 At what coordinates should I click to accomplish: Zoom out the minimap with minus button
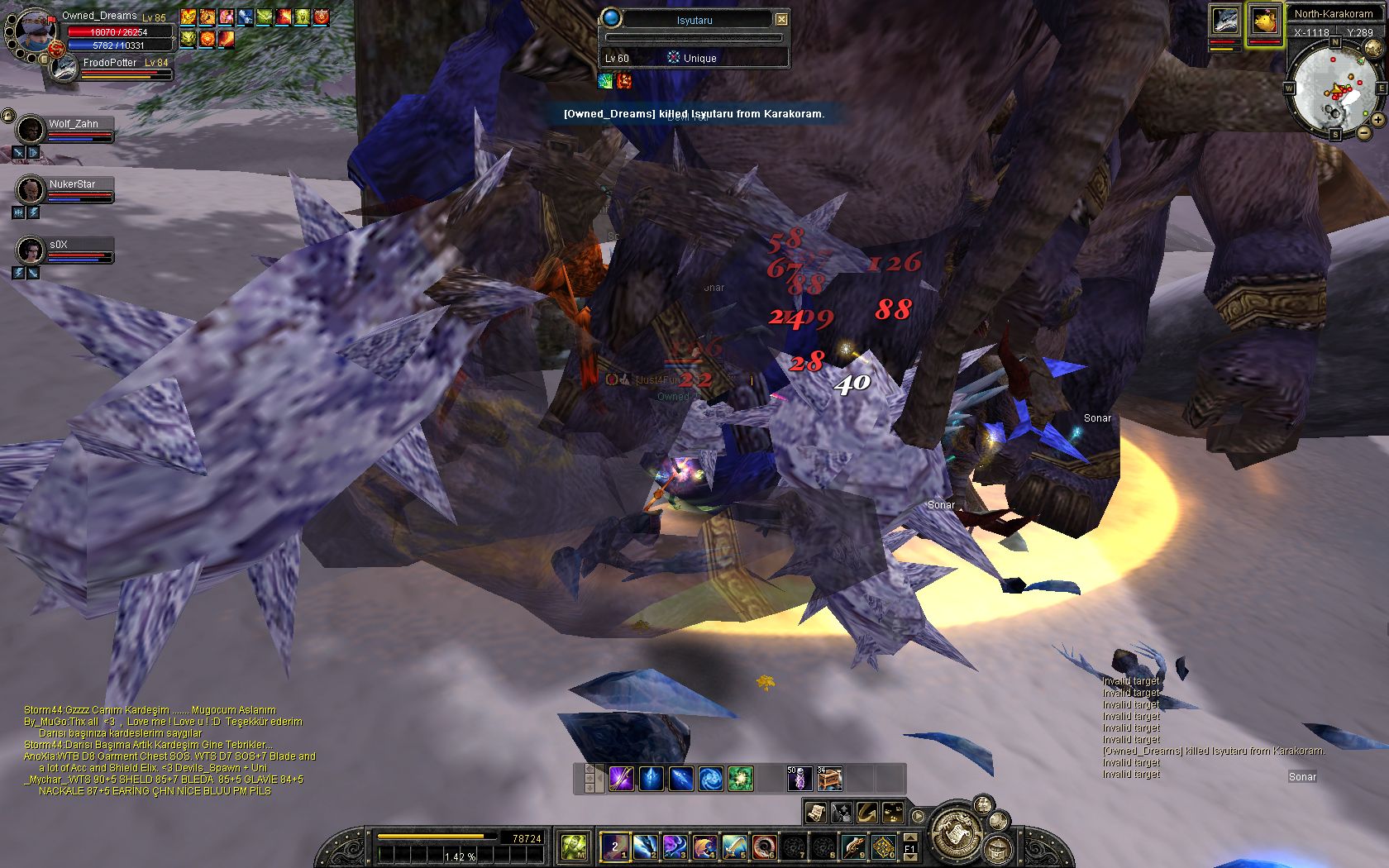coord(1363,133)
